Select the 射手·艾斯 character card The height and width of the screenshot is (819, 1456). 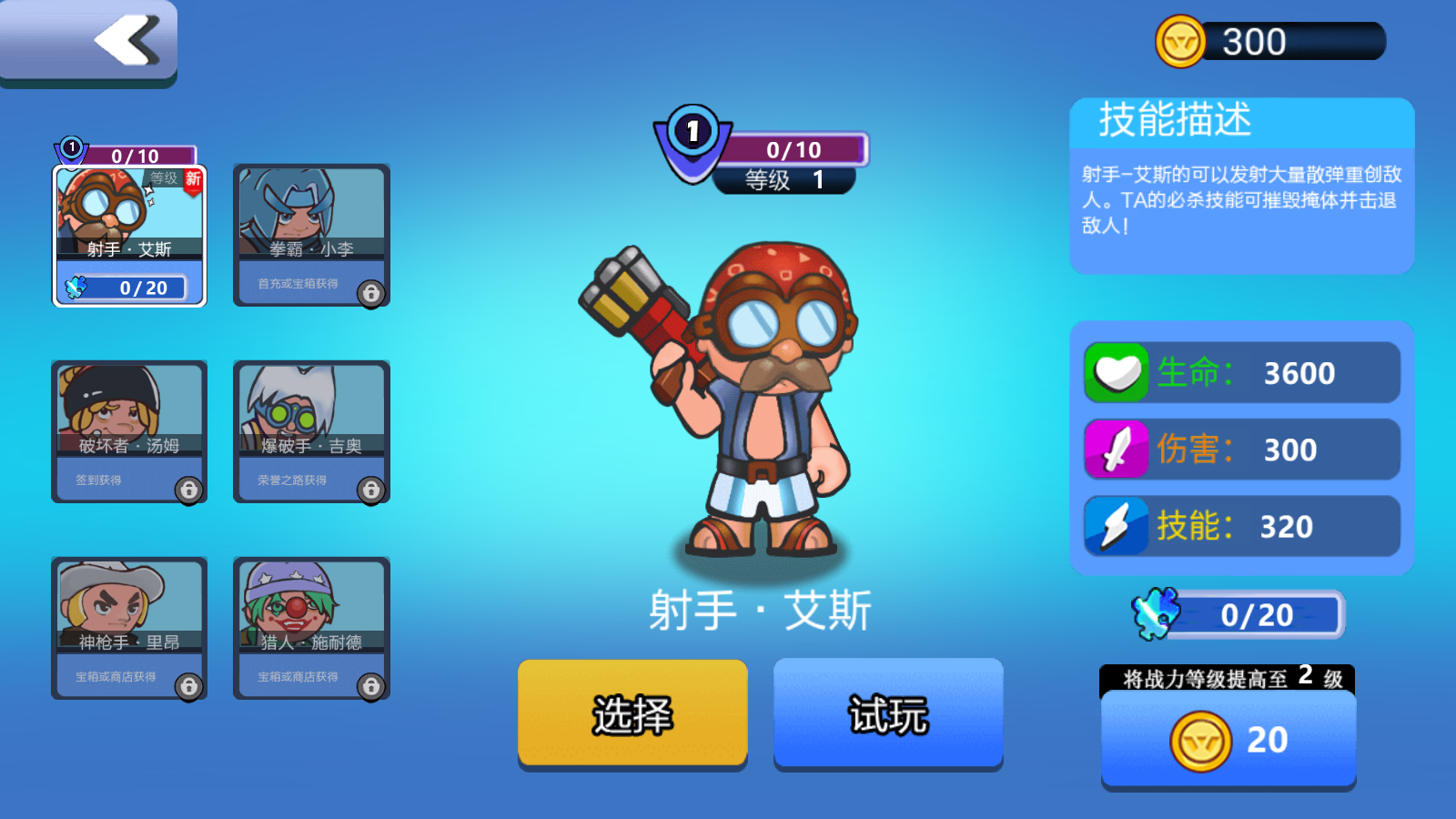click(129, 236)
